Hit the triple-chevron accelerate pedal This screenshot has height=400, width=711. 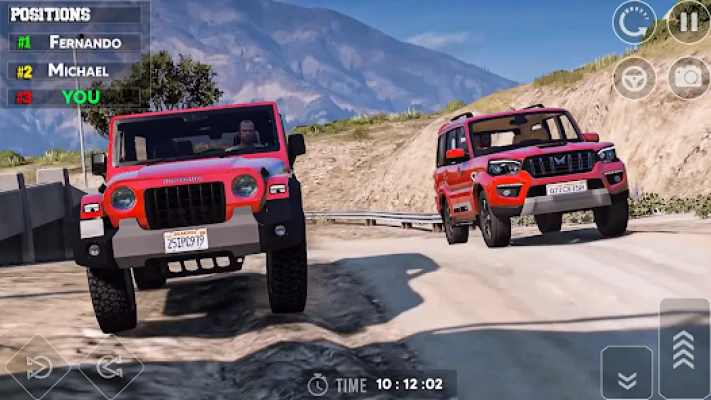pos(684,348)
